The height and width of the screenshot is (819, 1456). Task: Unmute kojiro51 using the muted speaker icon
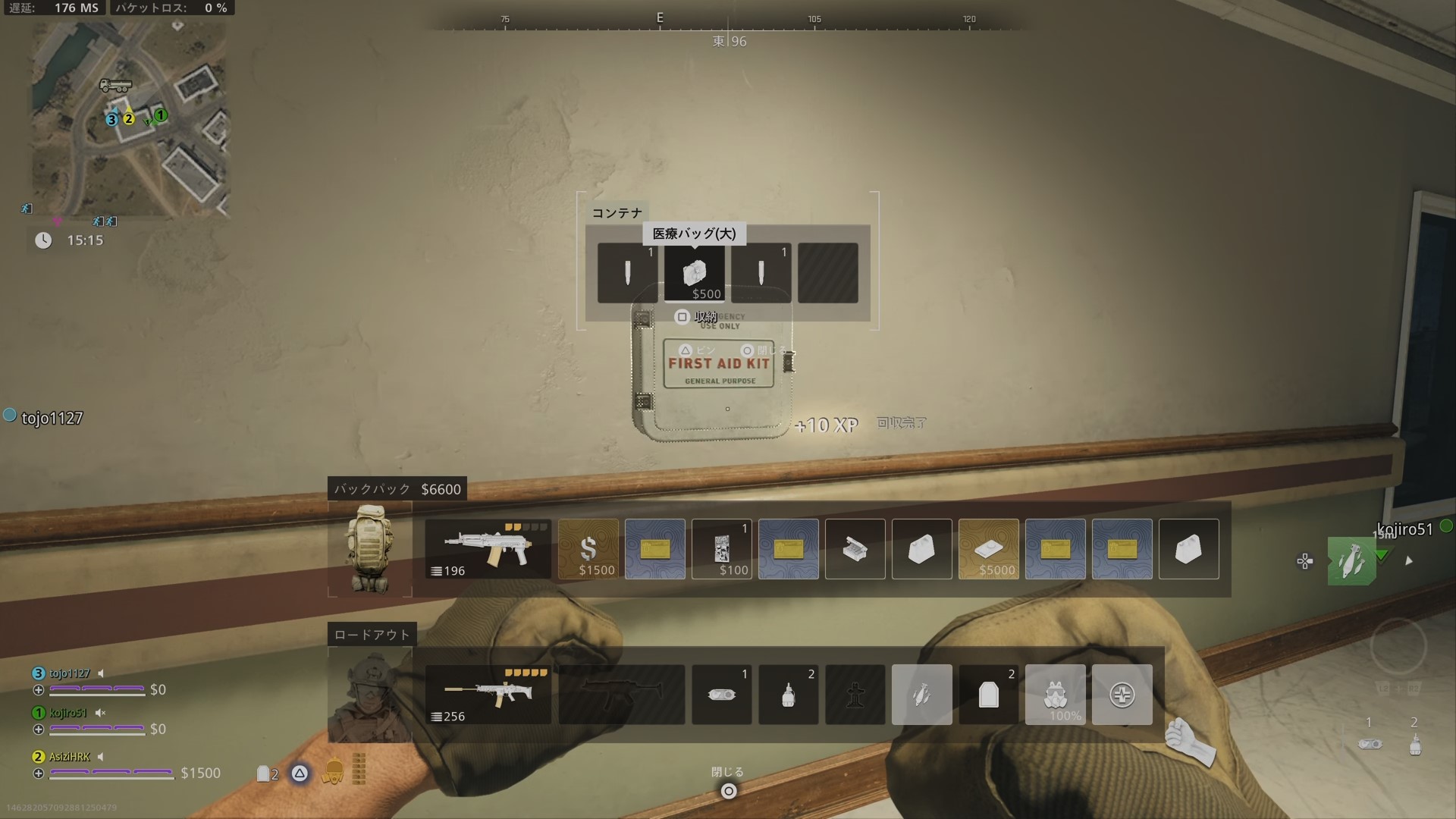point(99,713)
